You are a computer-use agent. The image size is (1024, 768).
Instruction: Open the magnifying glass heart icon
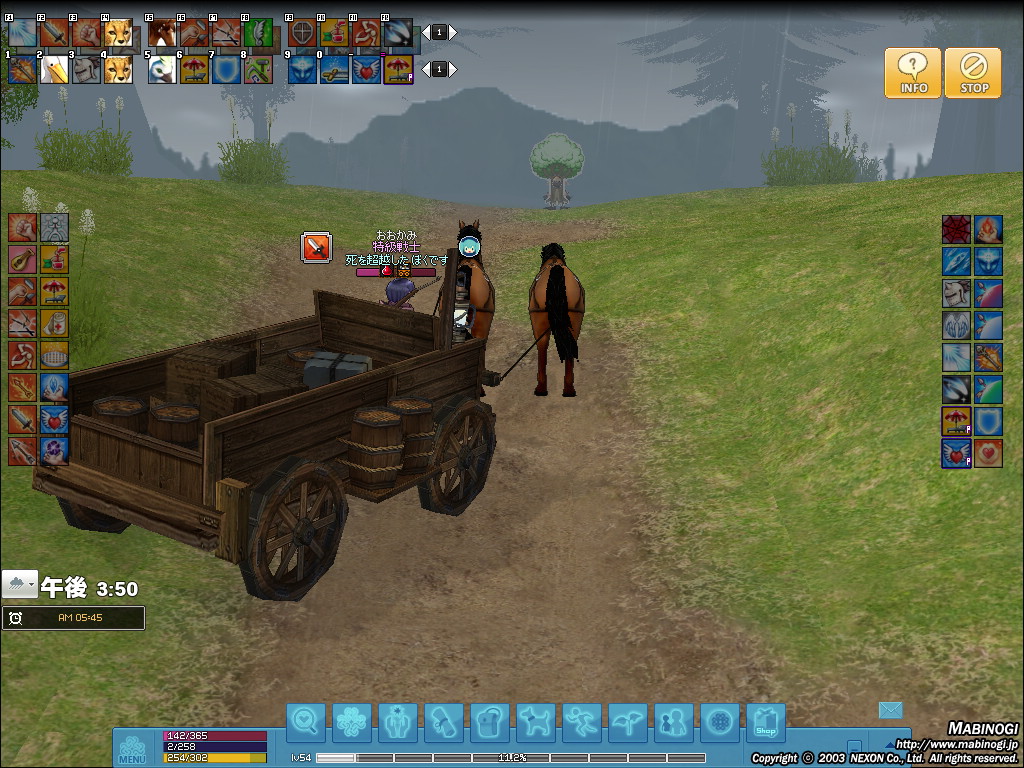(x=306, y=722)
